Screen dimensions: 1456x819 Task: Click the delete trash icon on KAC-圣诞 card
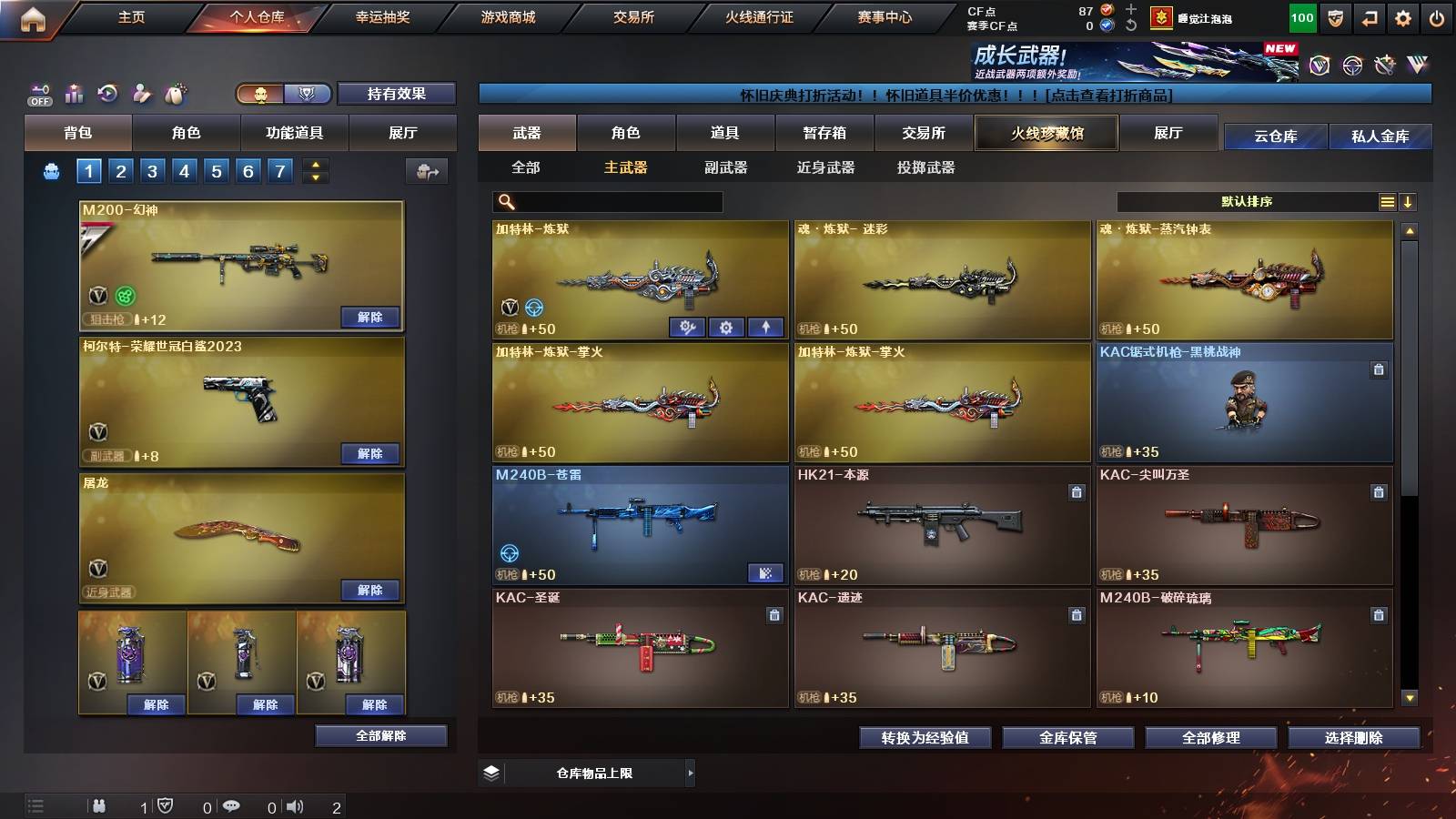point(773,616)
